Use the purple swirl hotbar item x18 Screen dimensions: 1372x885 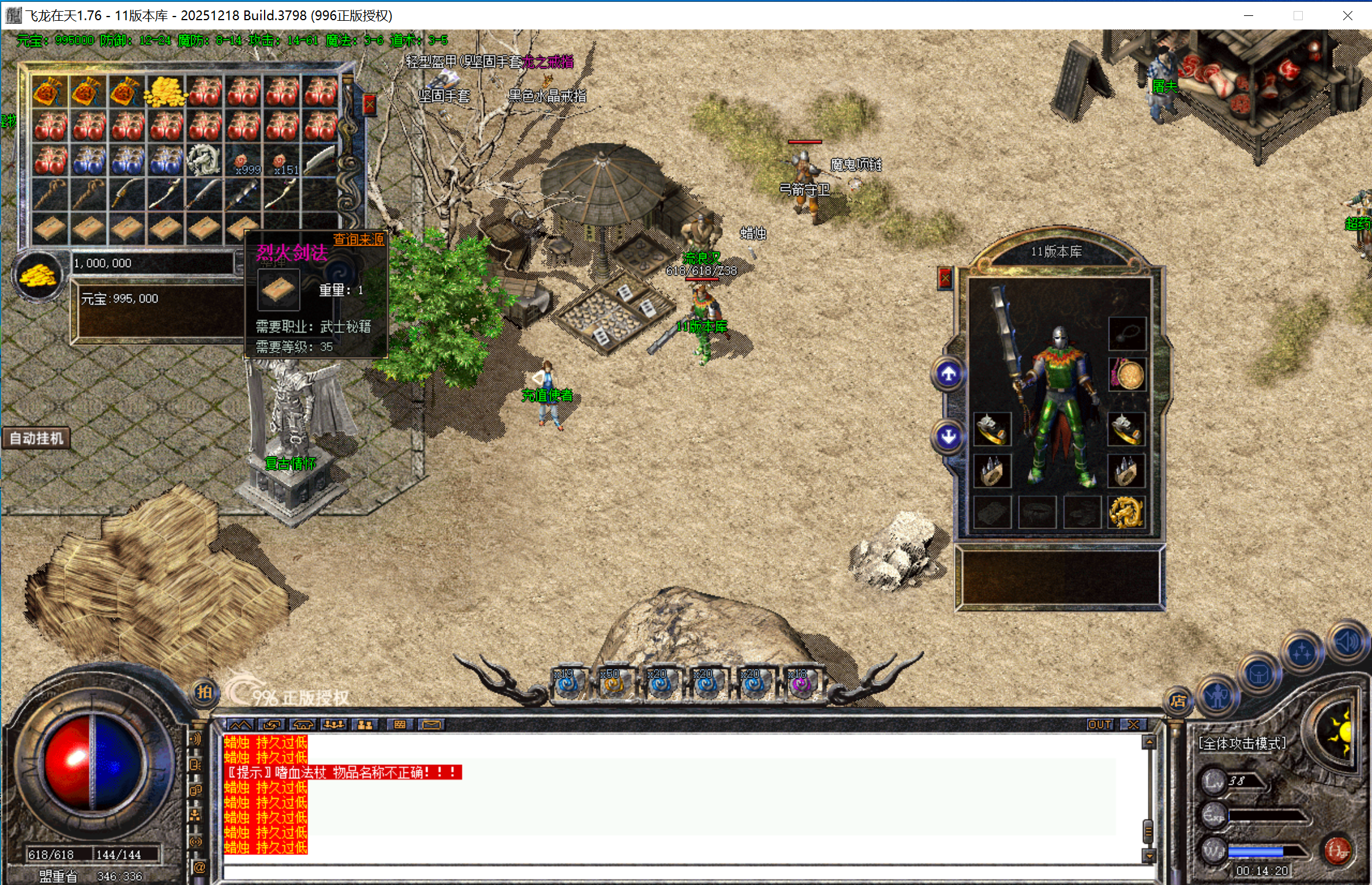(801, 684)
